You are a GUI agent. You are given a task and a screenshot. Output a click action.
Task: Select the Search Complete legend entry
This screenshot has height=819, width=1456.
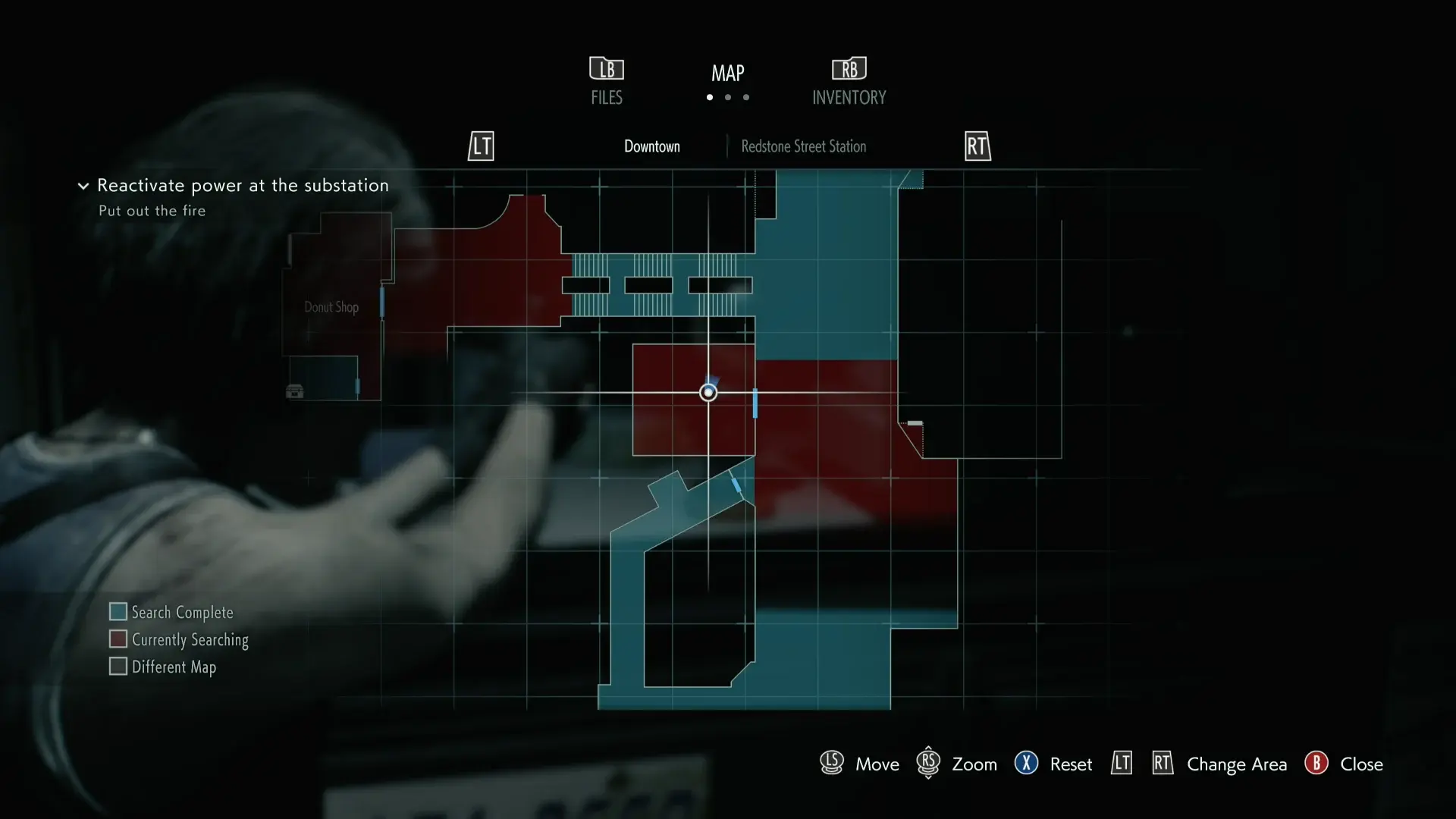point(171,612)
